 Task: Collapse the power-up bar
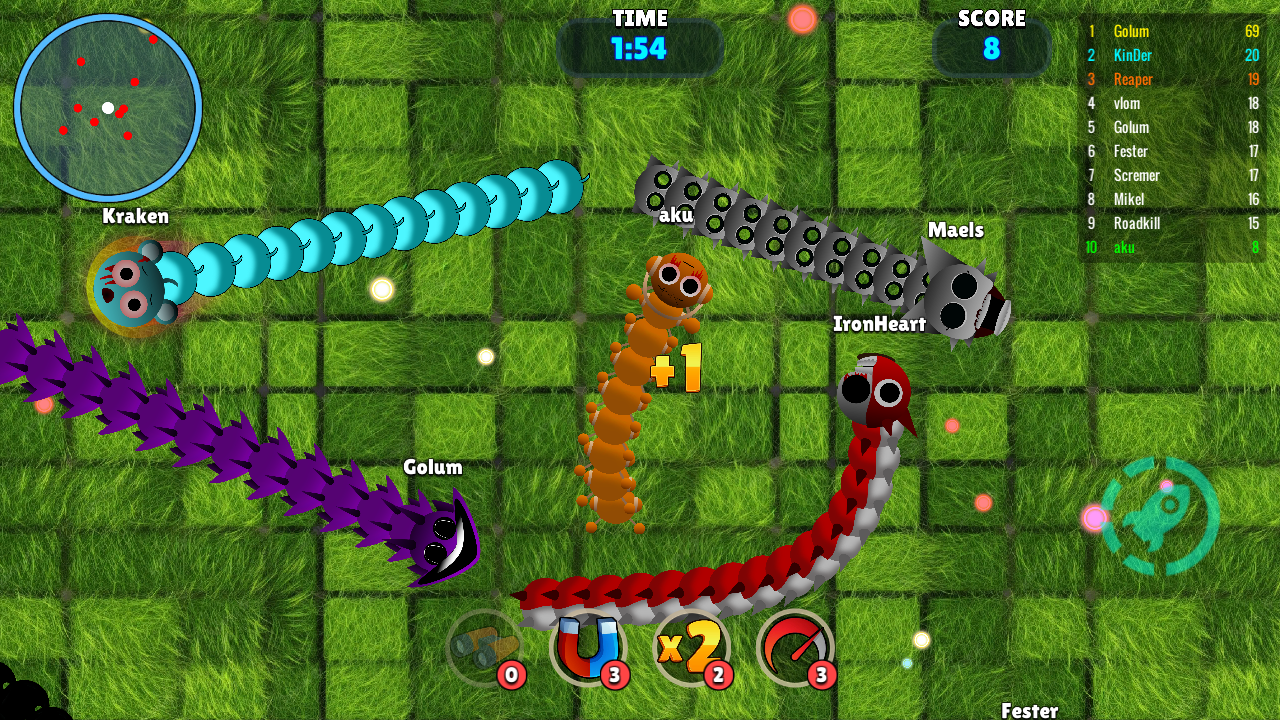tap(650, 650)
